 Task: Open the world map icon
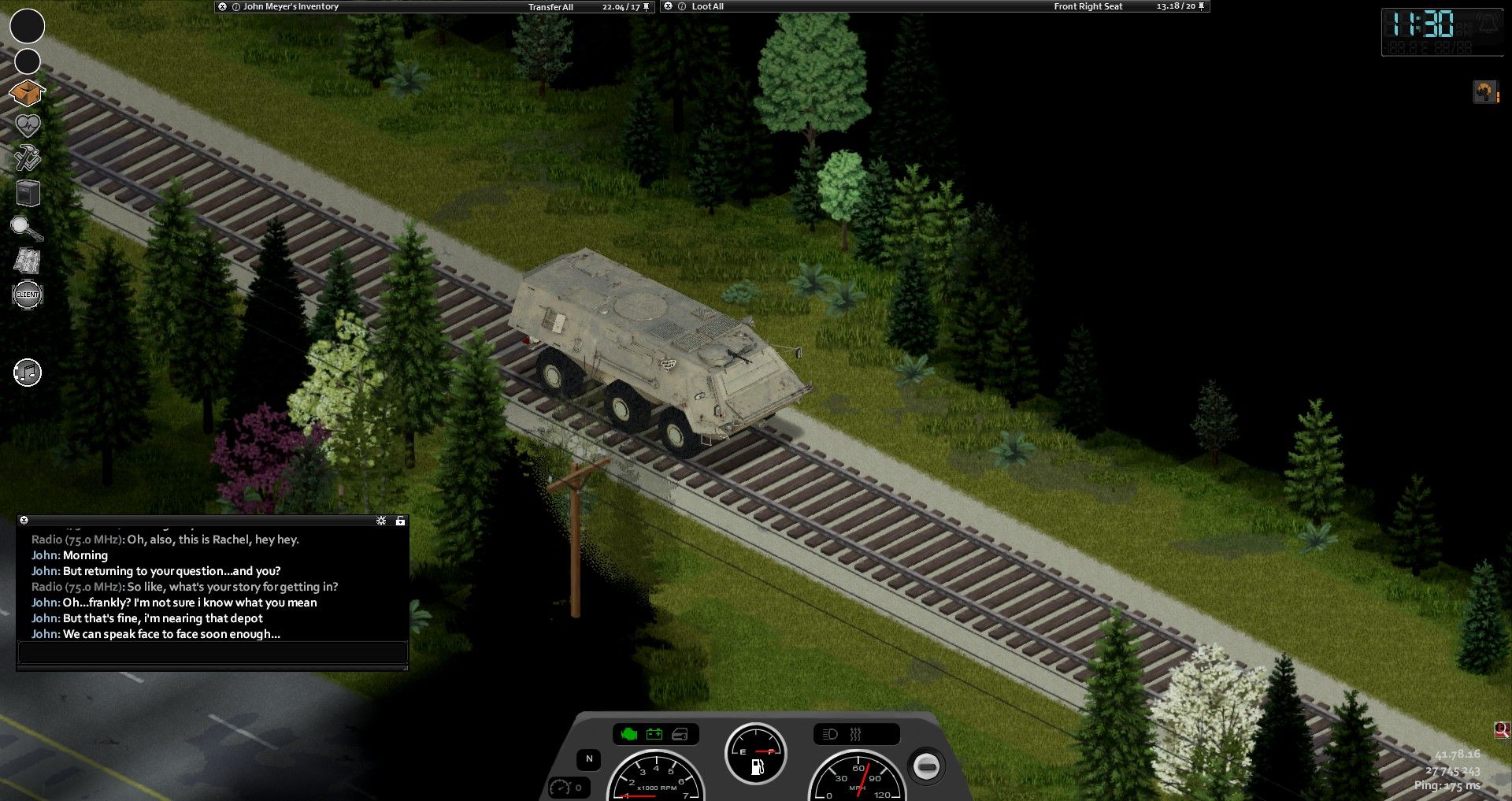click(x=28, y=261)
